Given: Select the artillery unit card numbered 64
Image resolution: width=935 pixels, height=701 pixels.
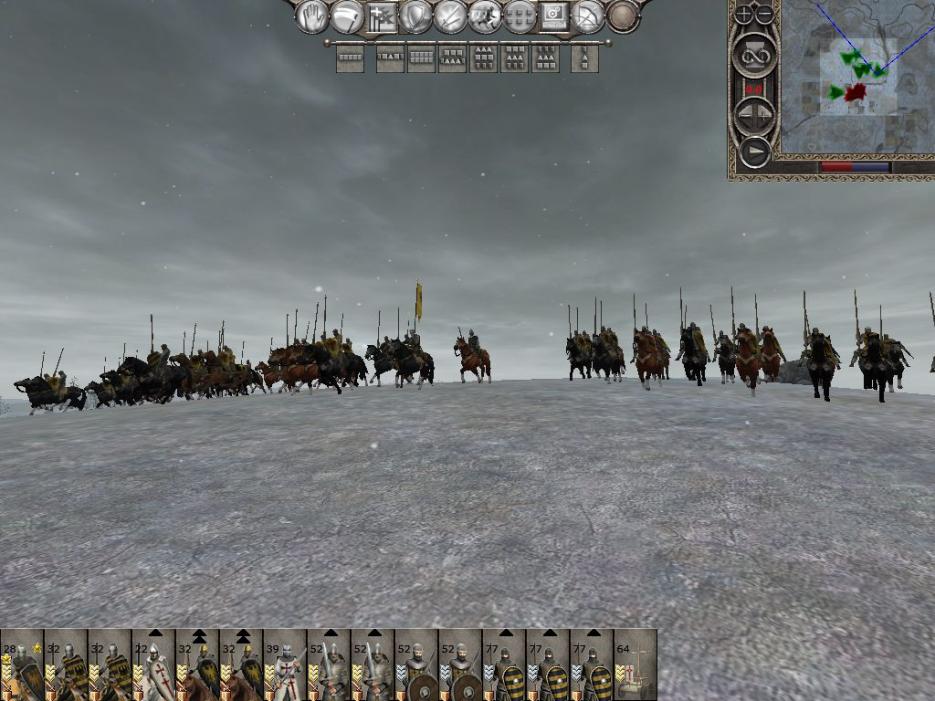Looking at the screenshot, I should point(635,665).
